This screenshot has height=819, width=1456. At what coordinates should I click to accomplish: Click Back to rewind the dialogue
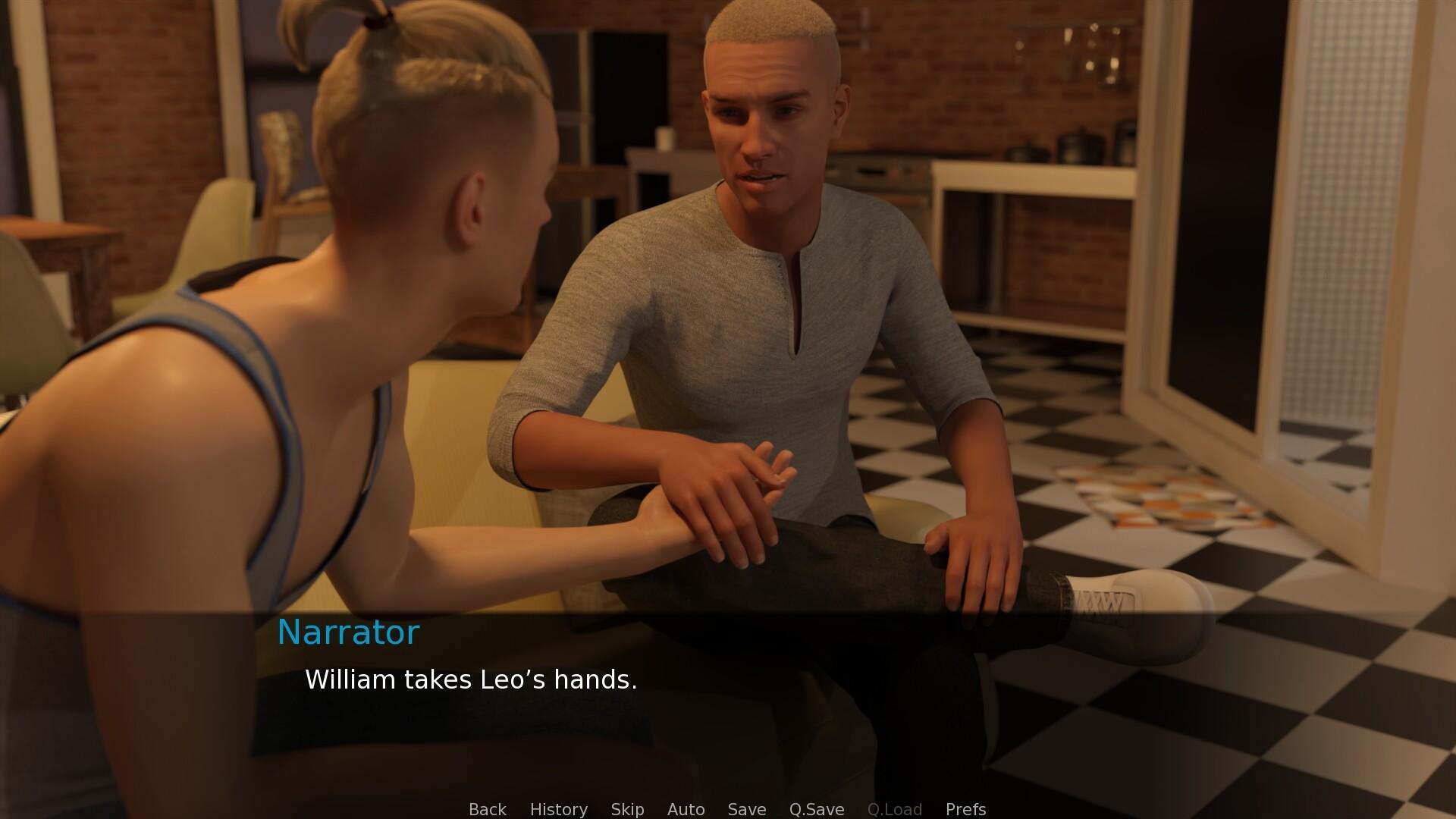point(487,809)
